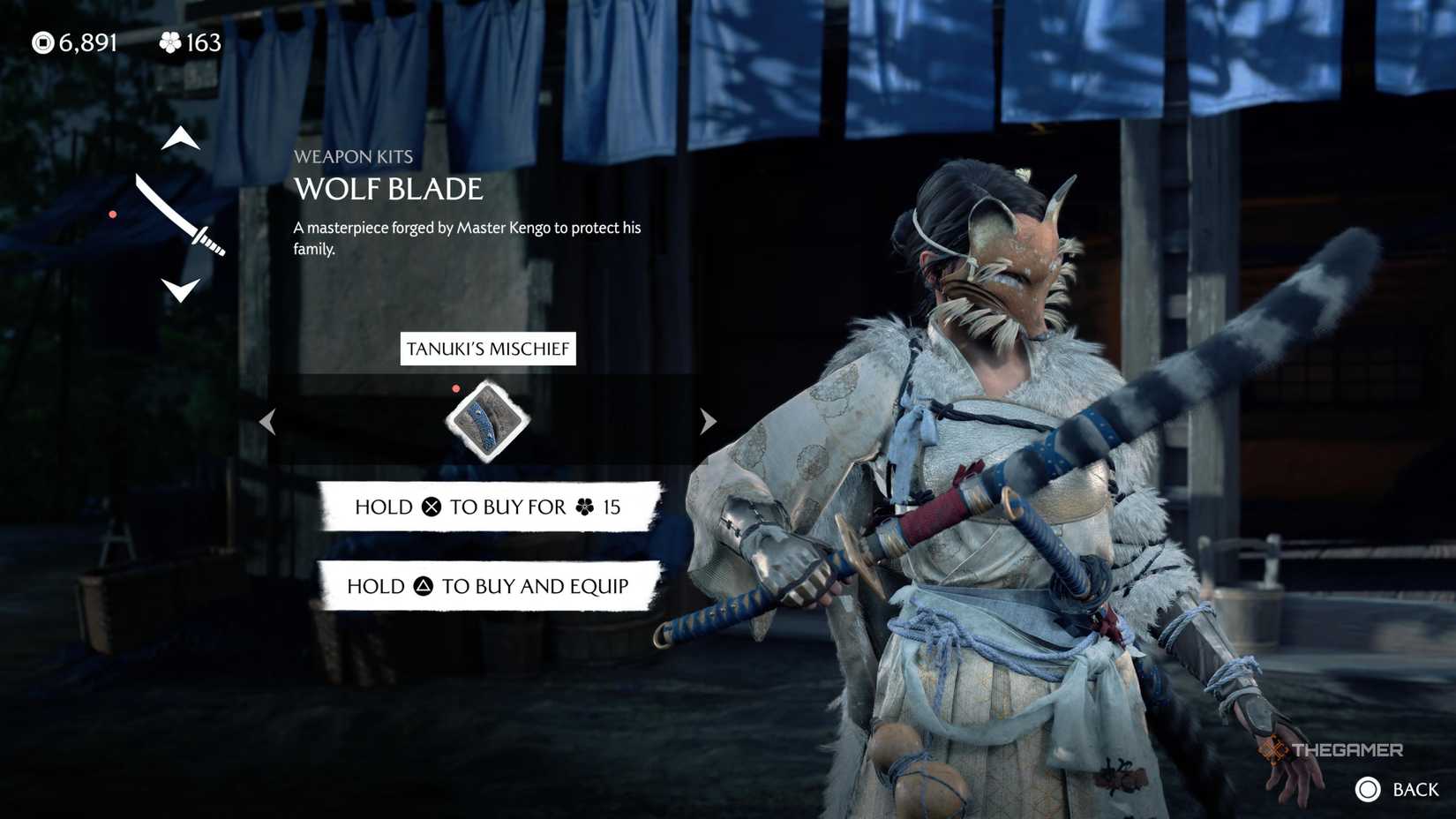Click Hold to Buy for 15 option
This screenshot has height=819, width=1456.
488,507
